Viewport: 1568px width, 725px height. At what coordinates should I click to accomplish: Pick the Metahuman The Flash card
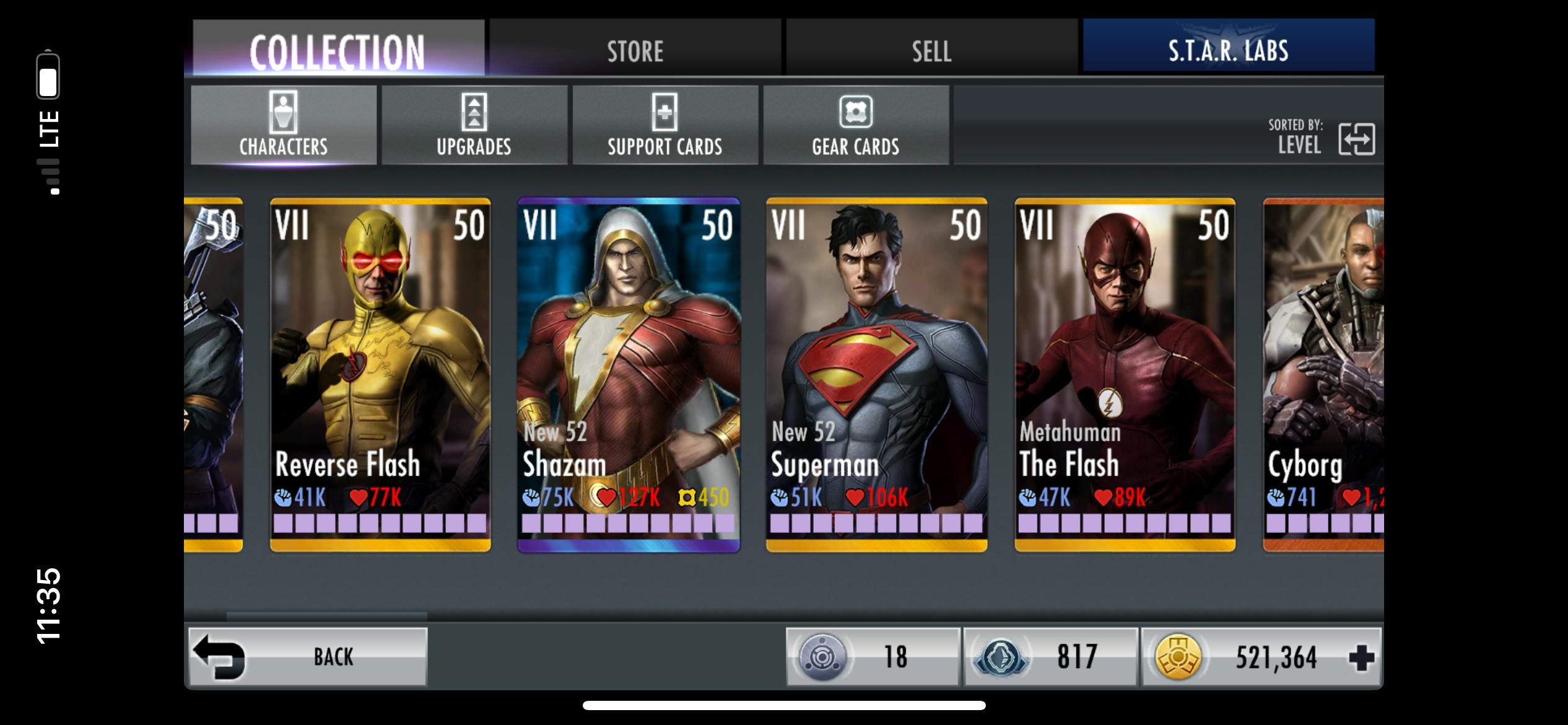coord(1125,374)
